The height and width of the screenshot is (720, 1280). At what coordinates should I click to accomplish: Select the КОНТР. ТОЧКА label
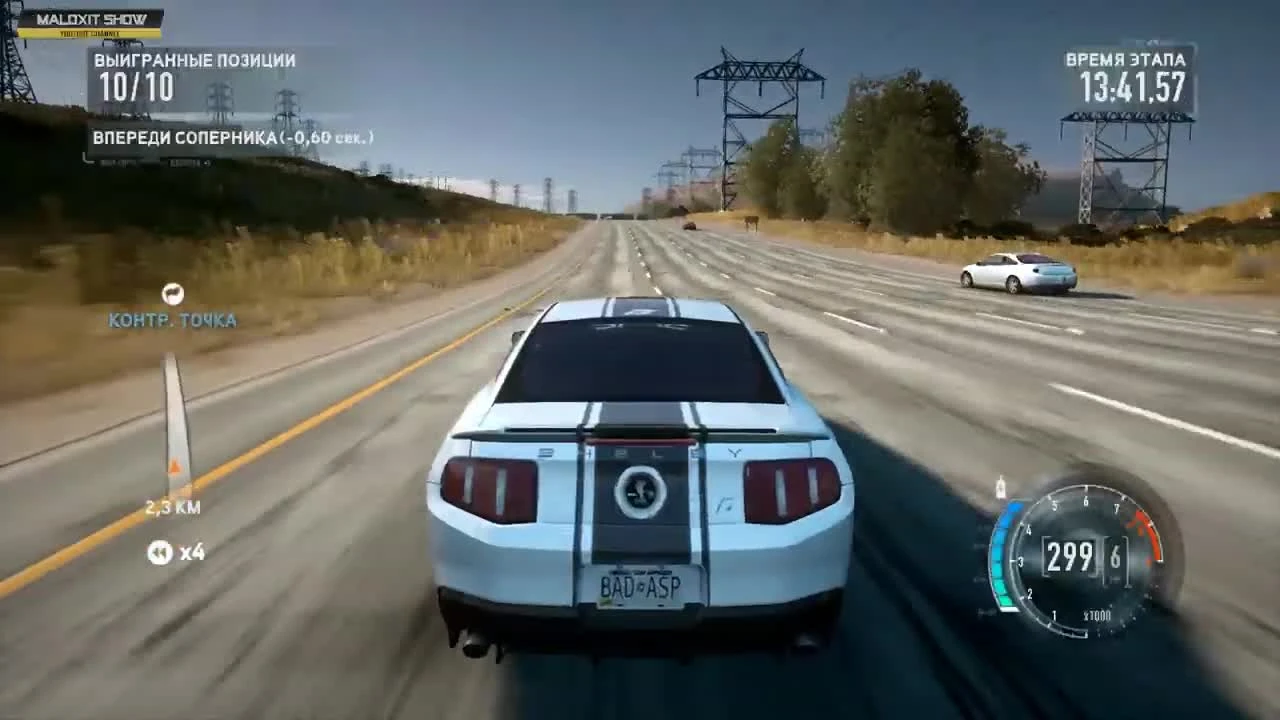click(x=172, y=321)
